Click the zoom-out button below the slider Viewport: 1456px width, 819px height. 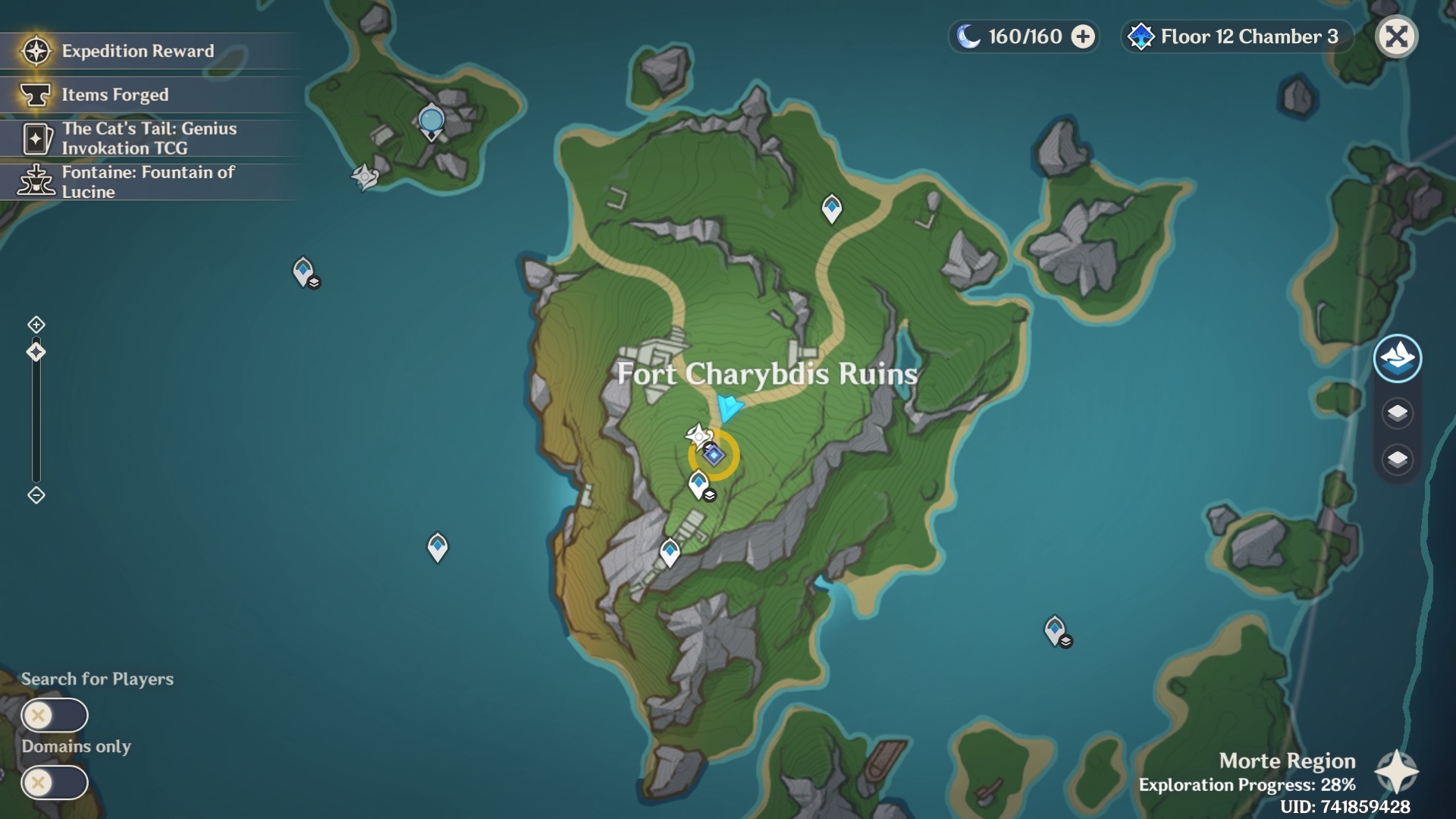click(x=36, y=495)
